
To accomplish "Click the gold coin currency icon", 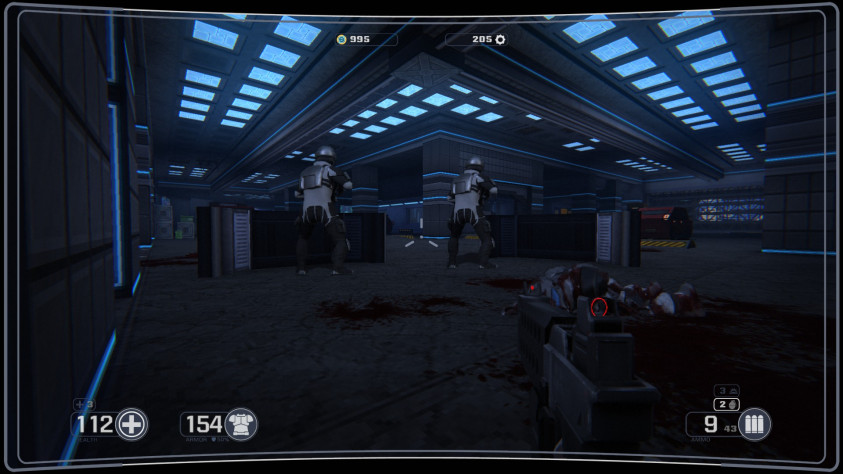I will 341,39.
